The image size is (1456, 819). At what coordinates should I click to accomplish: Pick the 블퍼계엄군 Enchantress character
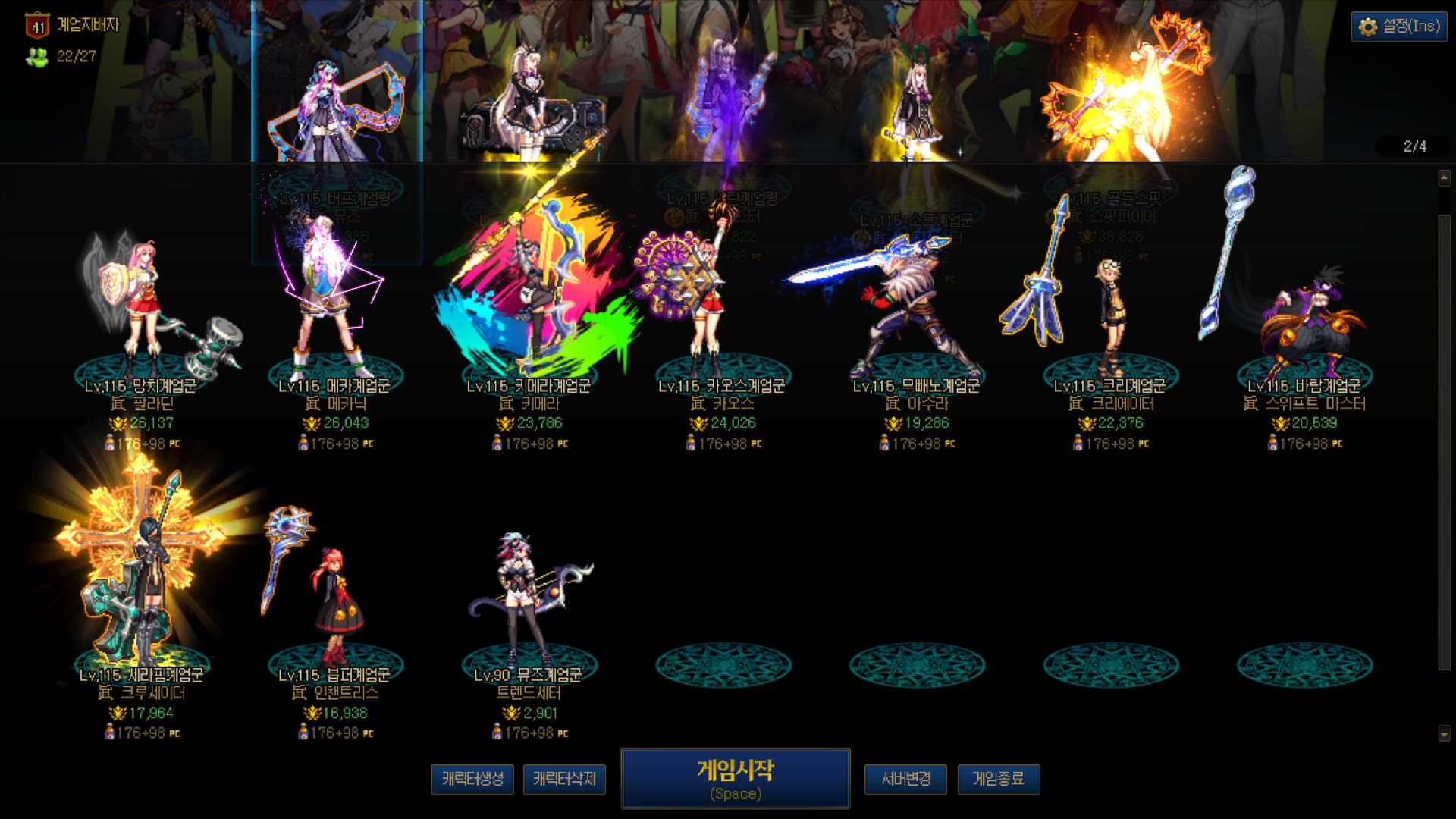[334, 607]
